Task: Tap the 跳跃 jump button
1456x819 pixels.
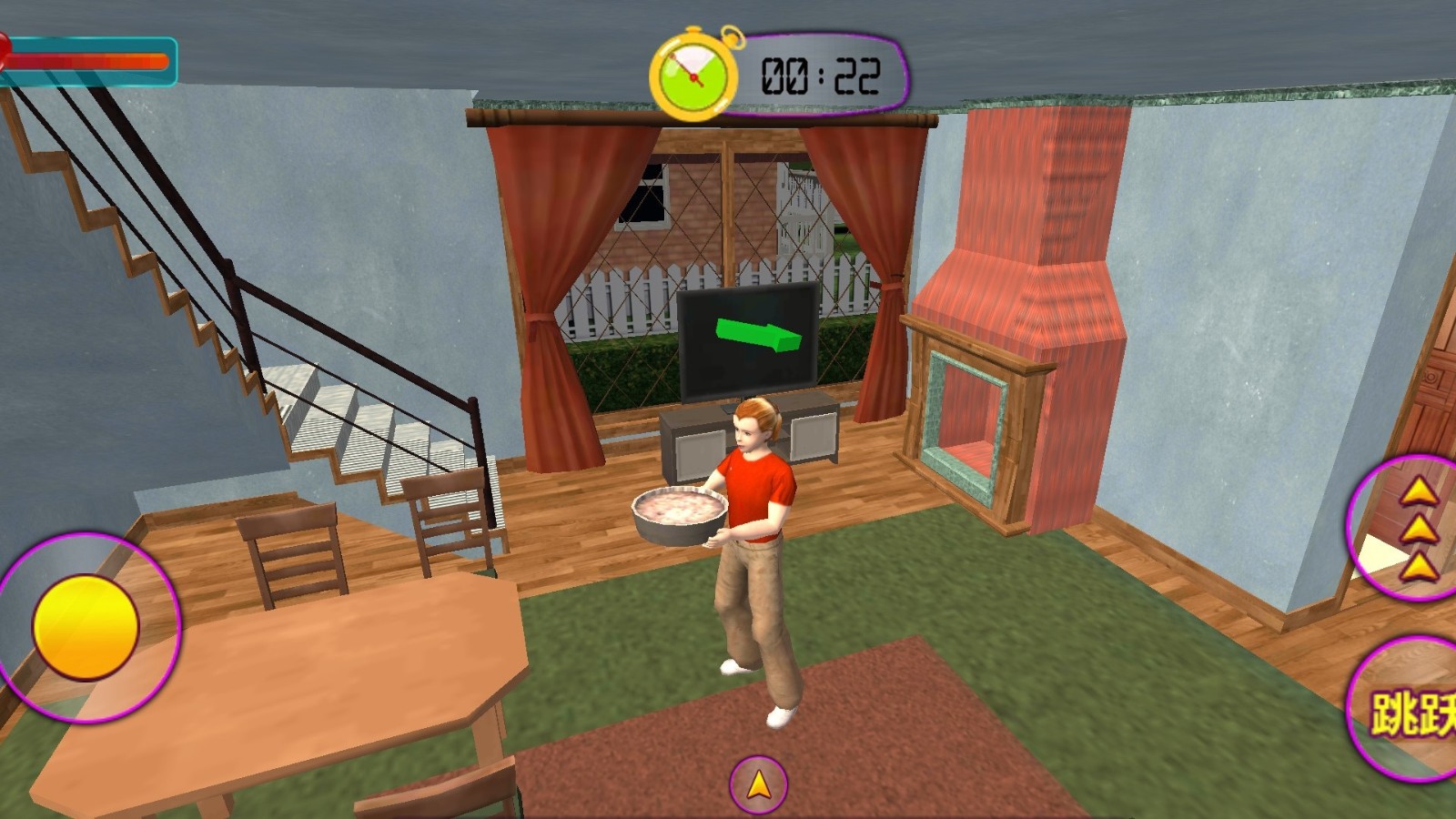Action: coord(1410,711)
